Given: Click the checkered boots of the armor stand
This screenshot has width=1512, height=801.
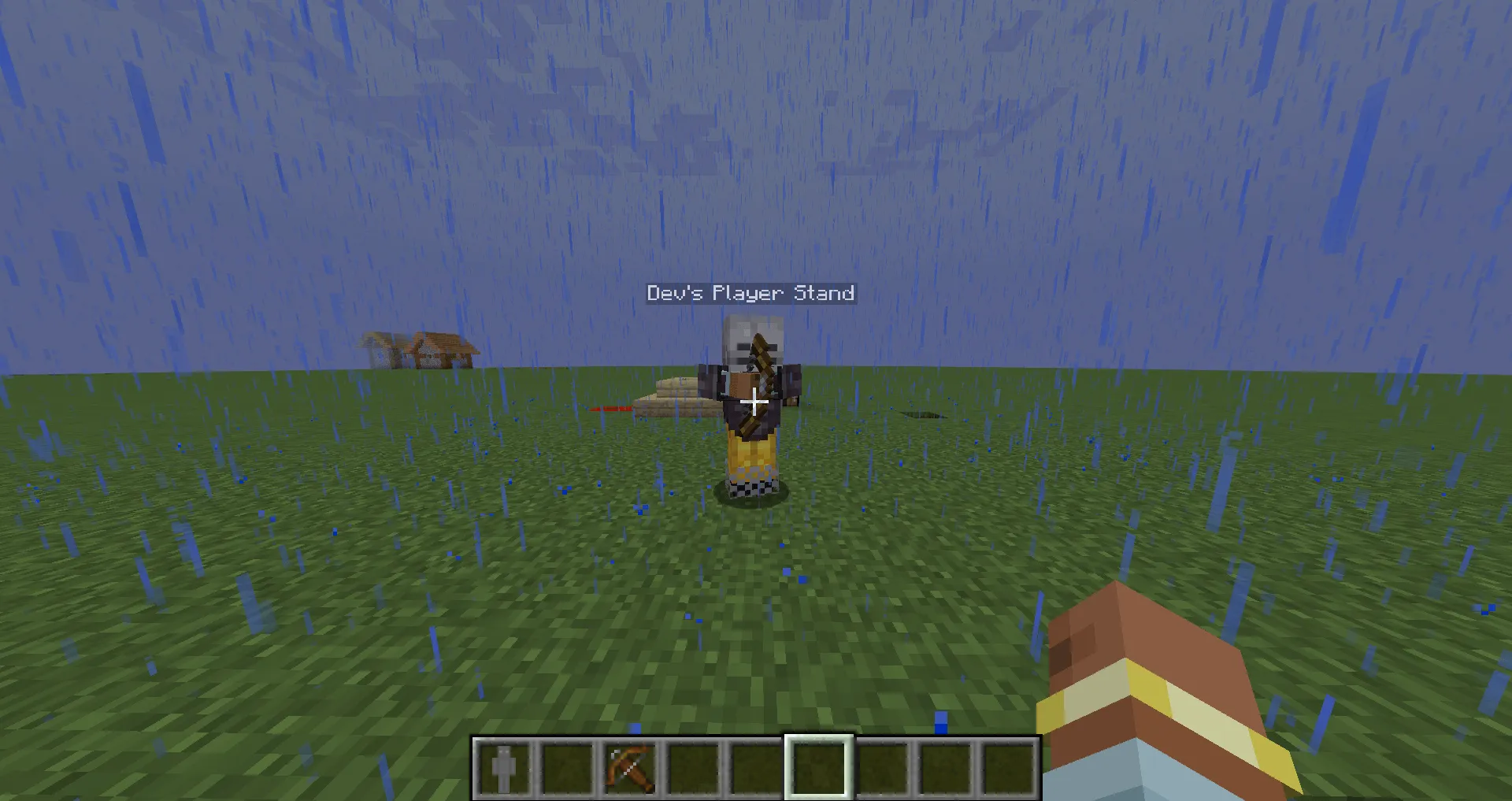Looking at the screenshot, I should pyautogui.click(x=750, y=487).
